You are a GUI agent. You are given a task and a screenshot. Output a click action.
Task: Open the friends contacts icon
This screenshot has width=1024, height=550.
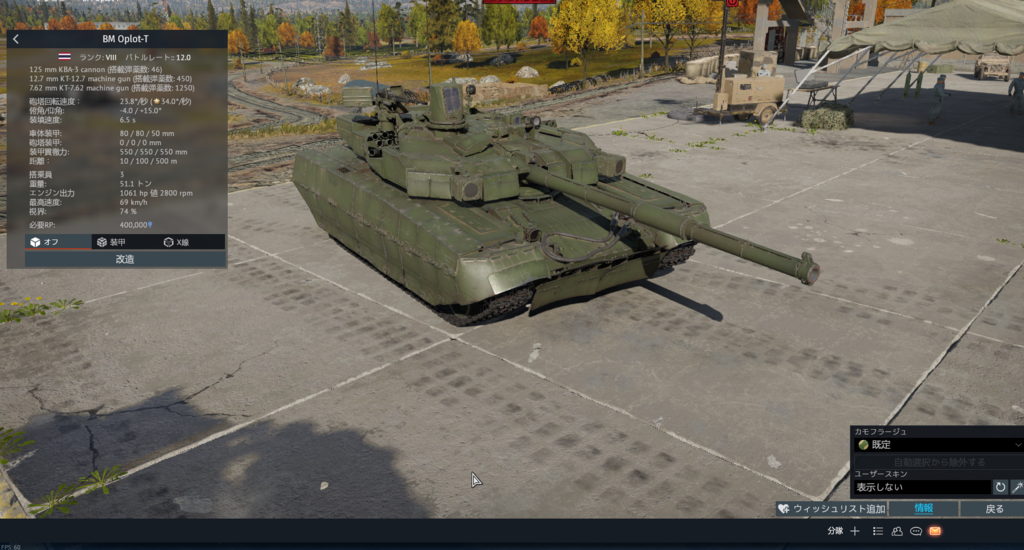(x=897, y=531)
